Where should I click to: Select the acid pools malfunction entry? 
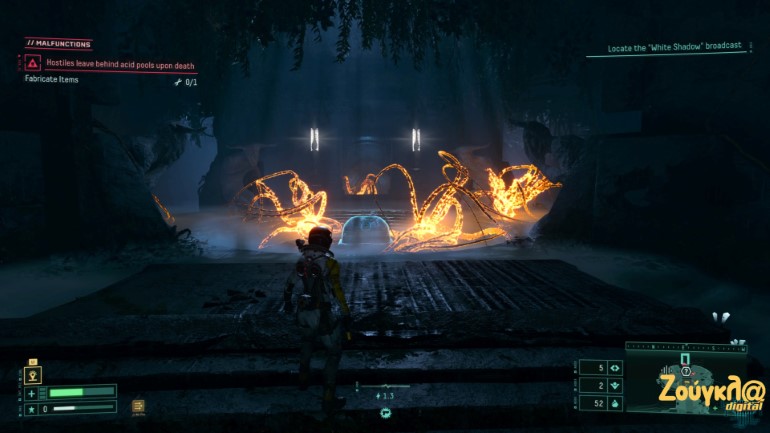[120, 63]
